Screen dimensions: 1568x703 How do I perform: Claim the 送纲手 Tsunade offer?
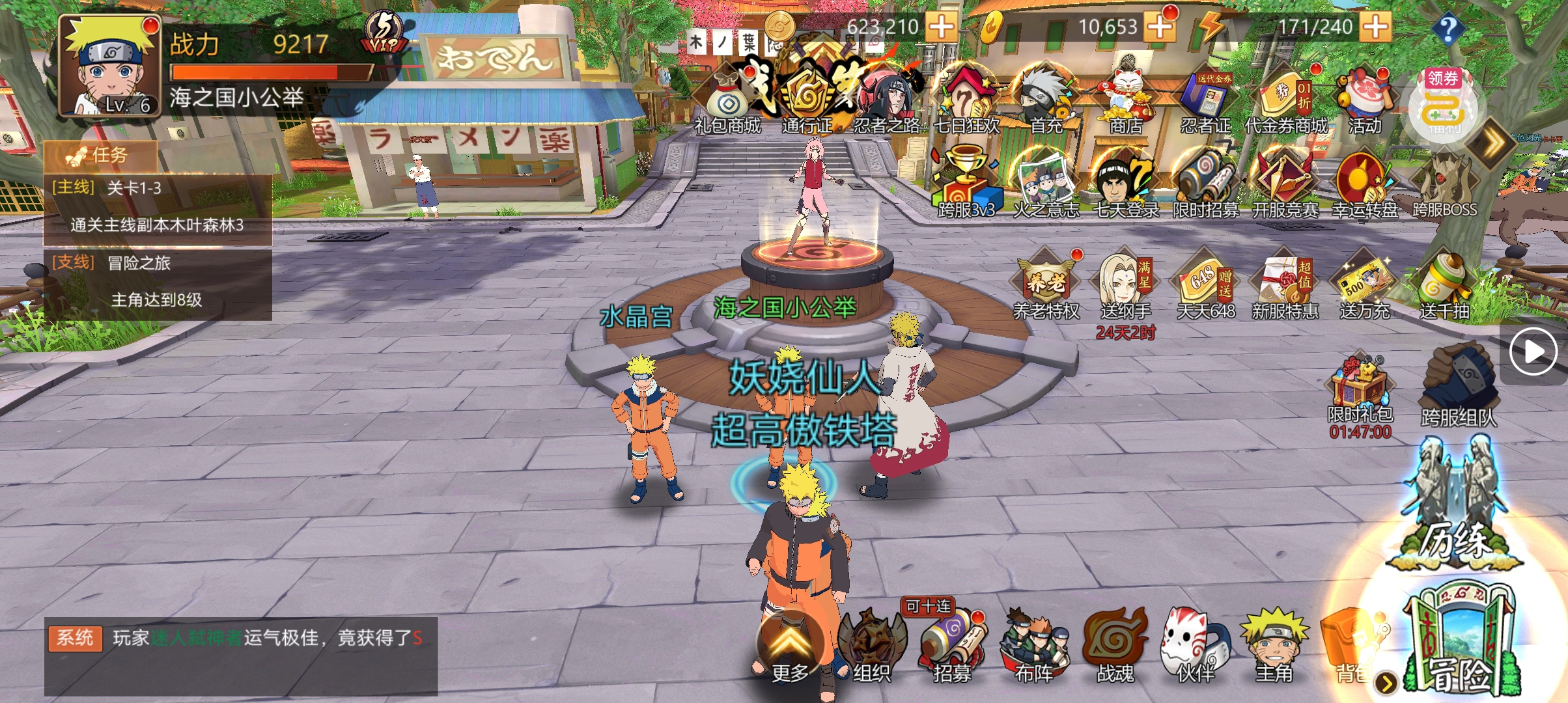1126,286
